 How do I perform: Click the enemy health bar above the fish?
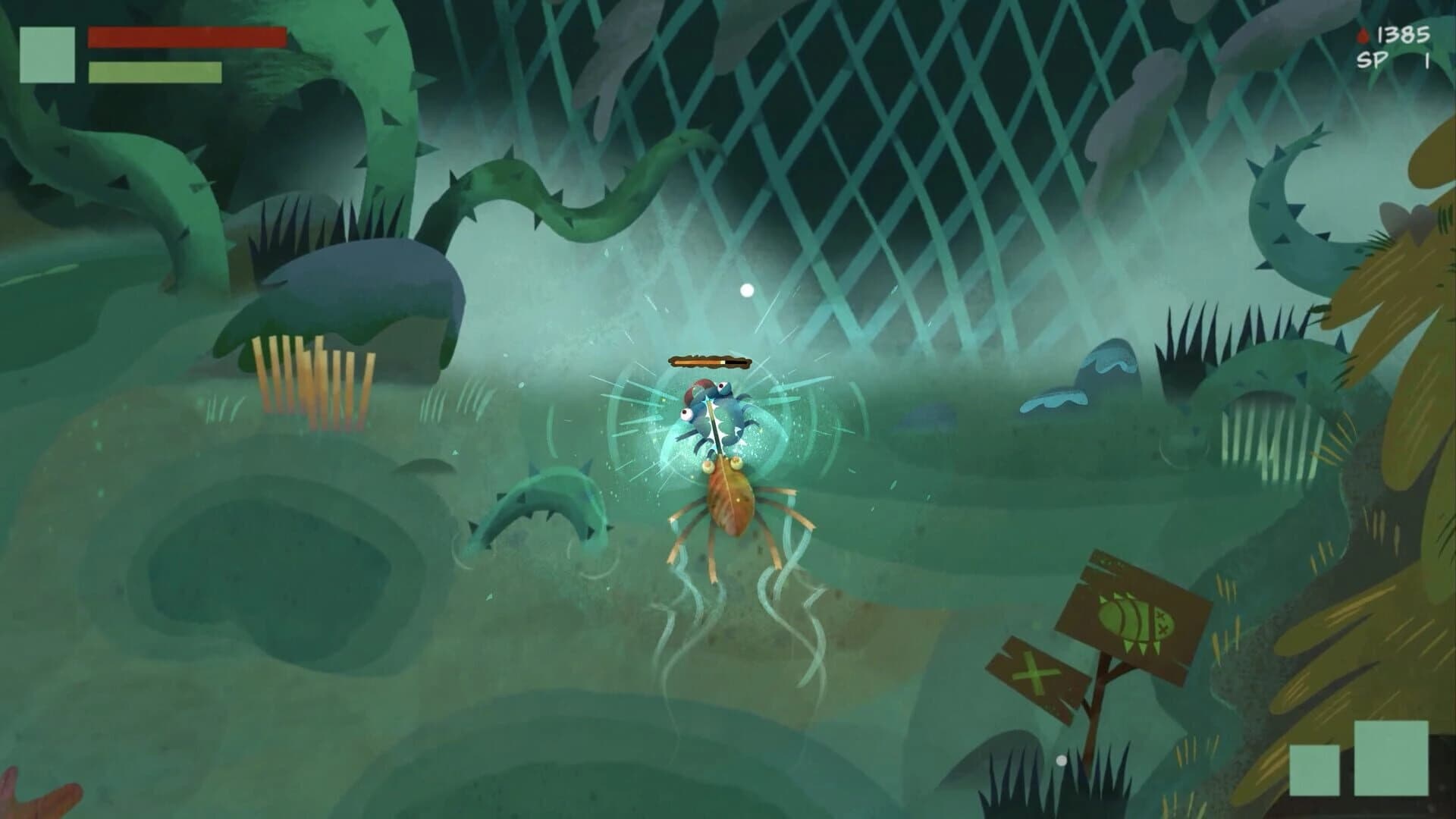pos(710,362)
